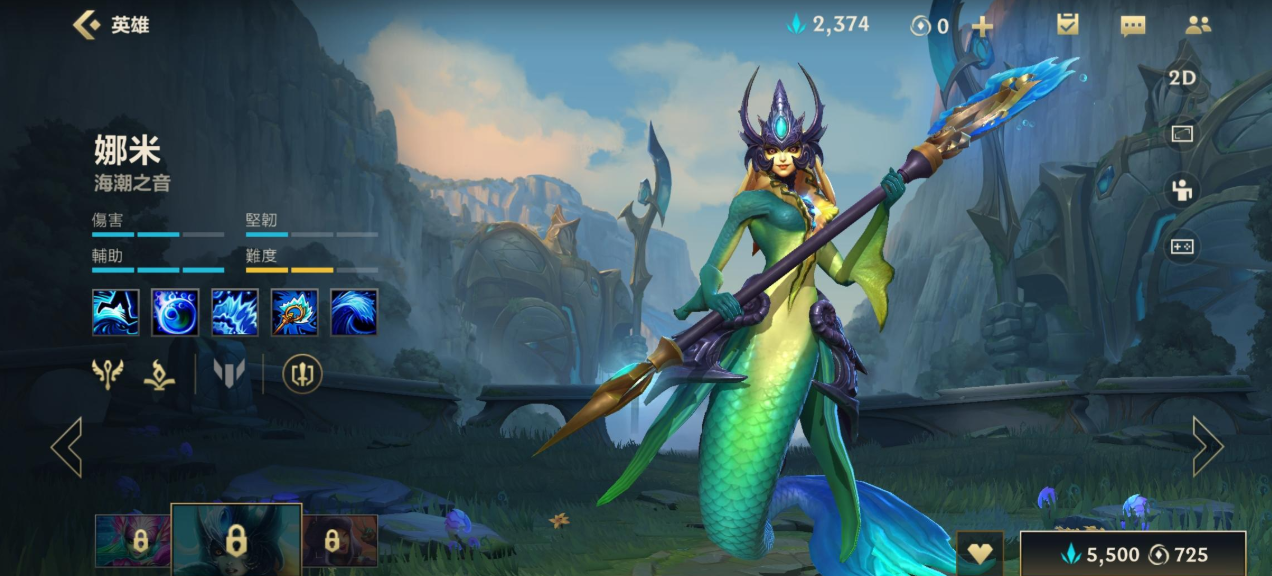The width and height of the screenshot is (1272, 576).
Task: Open the missions clipboard icon
Action: (1068, 25)
